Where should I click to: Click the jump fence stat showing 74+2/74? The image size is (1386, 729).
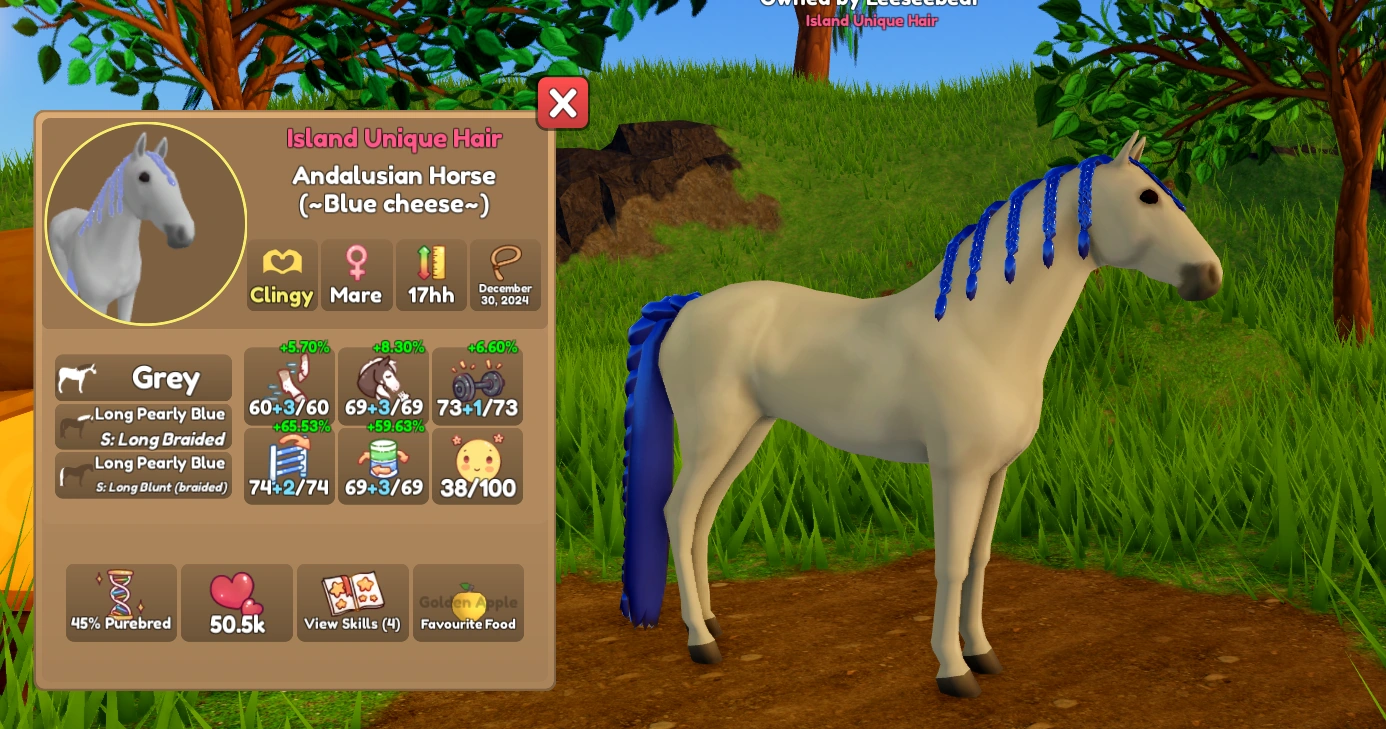pos(289,465)
